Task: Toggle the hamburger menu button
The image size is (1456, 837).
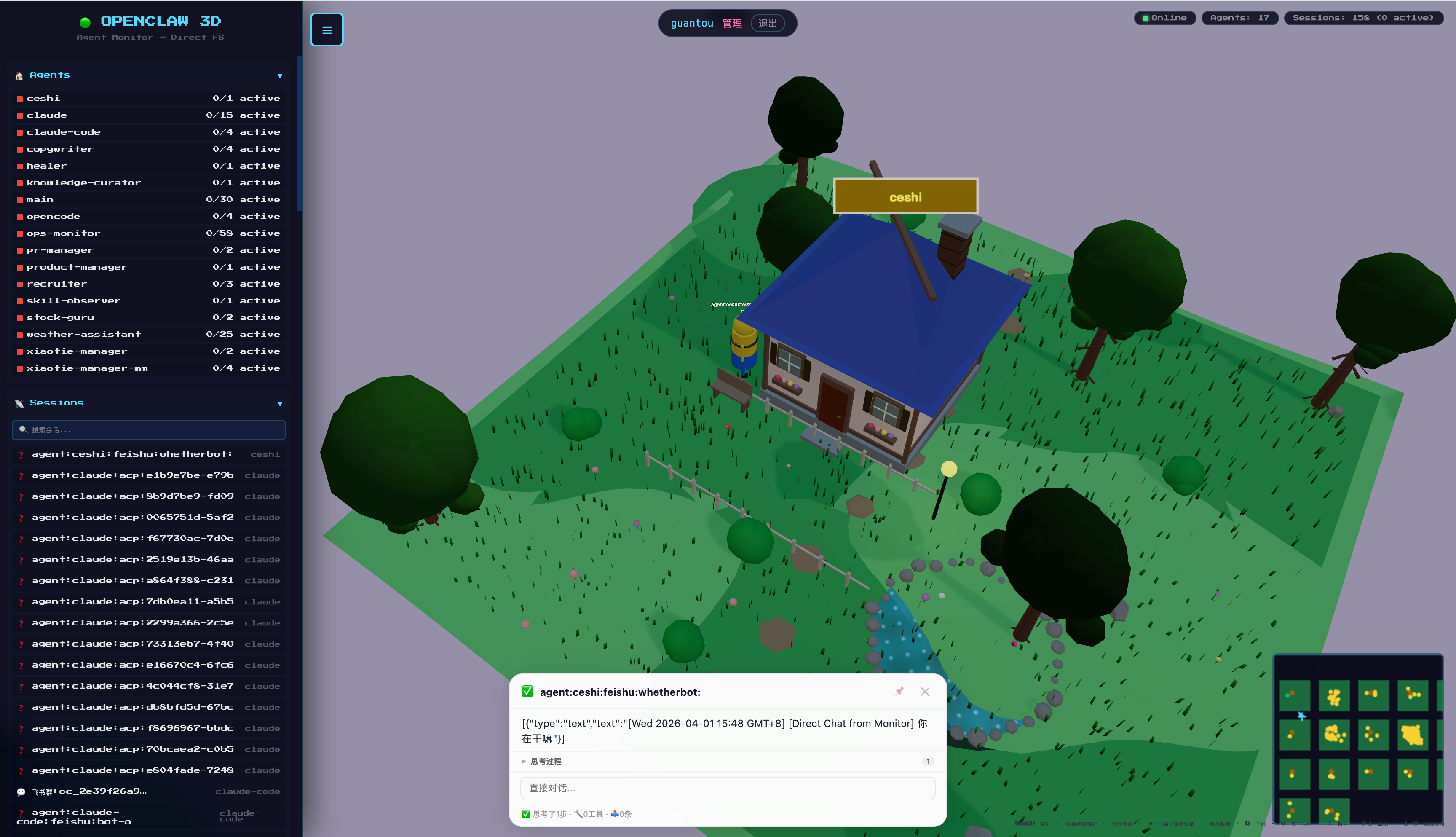Action: [x=327, y=30]
